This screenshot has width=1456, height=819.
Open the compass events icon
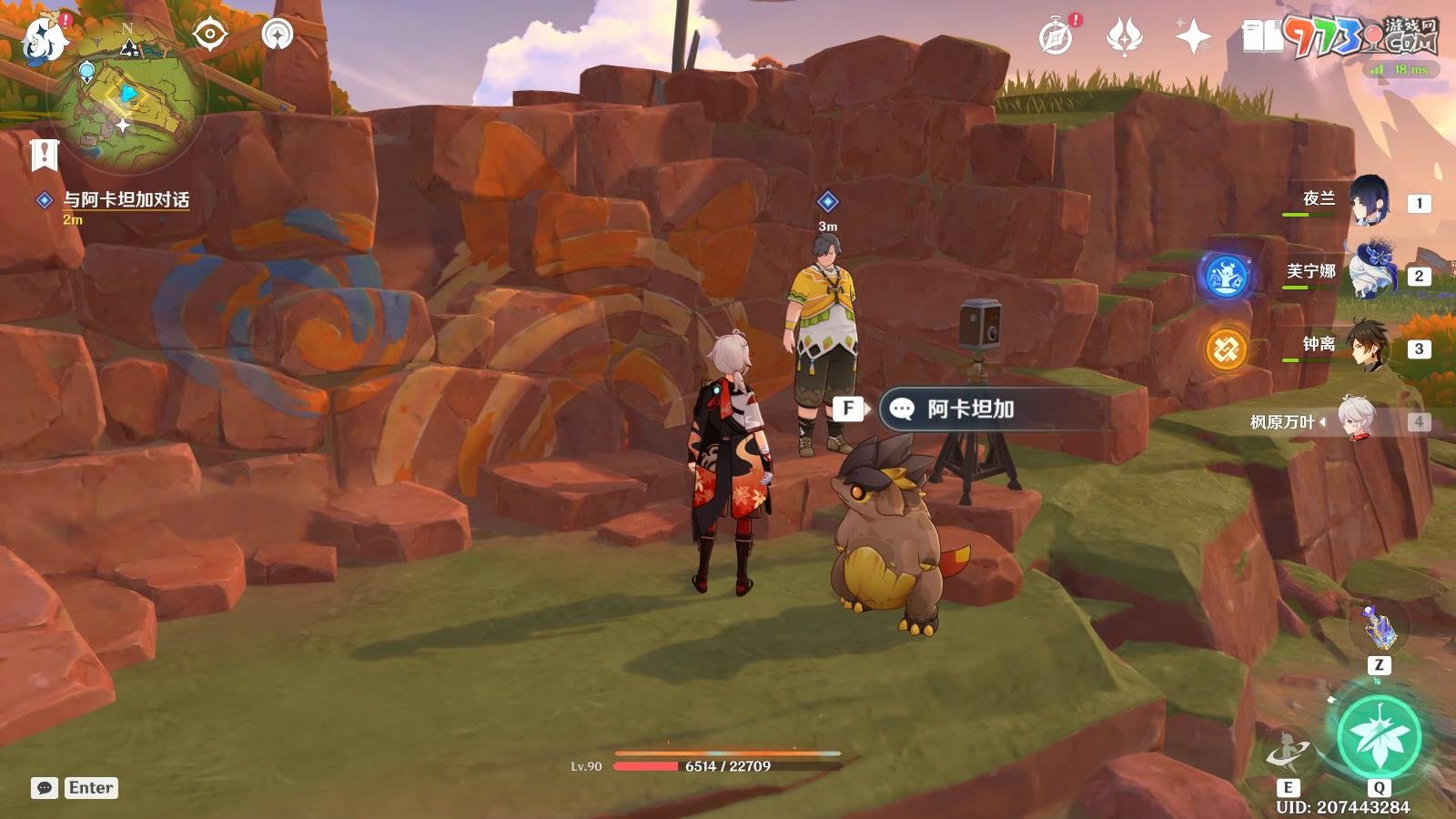(1057, 37)
